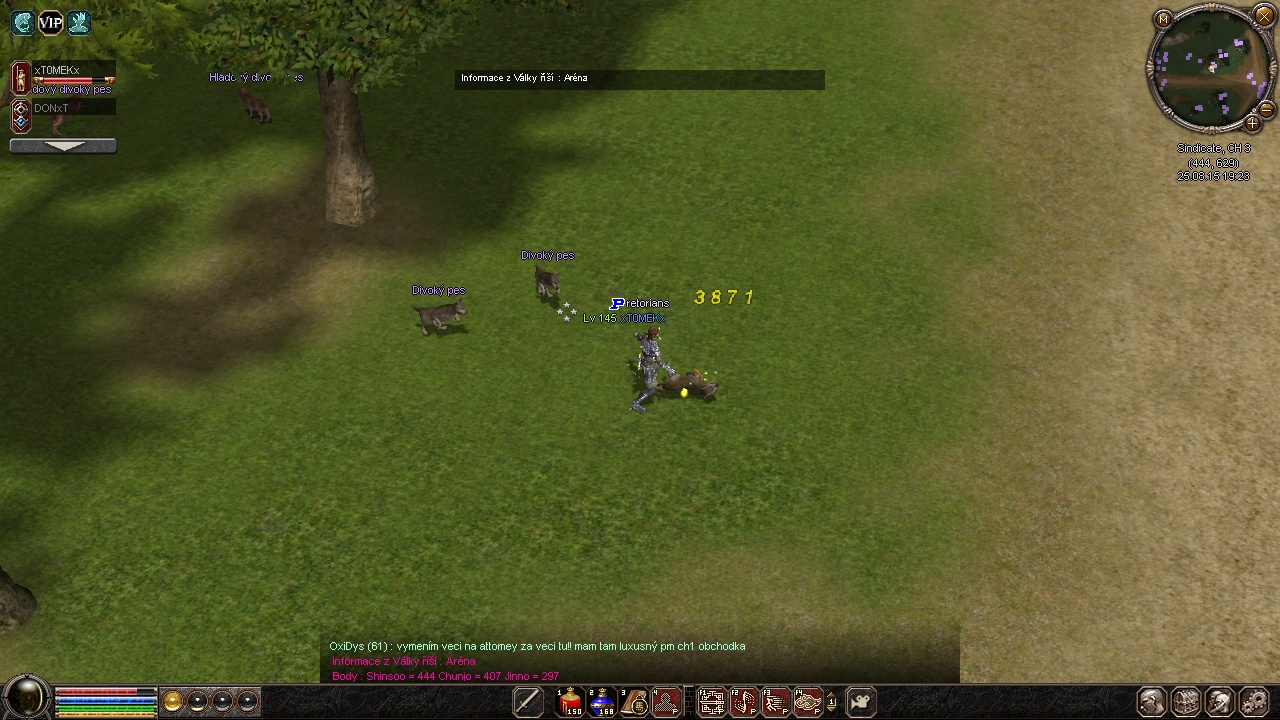Open the inventory chest icon
Image resolution: width=1280 pixels, height=720 pixels.
(1186, 702)
